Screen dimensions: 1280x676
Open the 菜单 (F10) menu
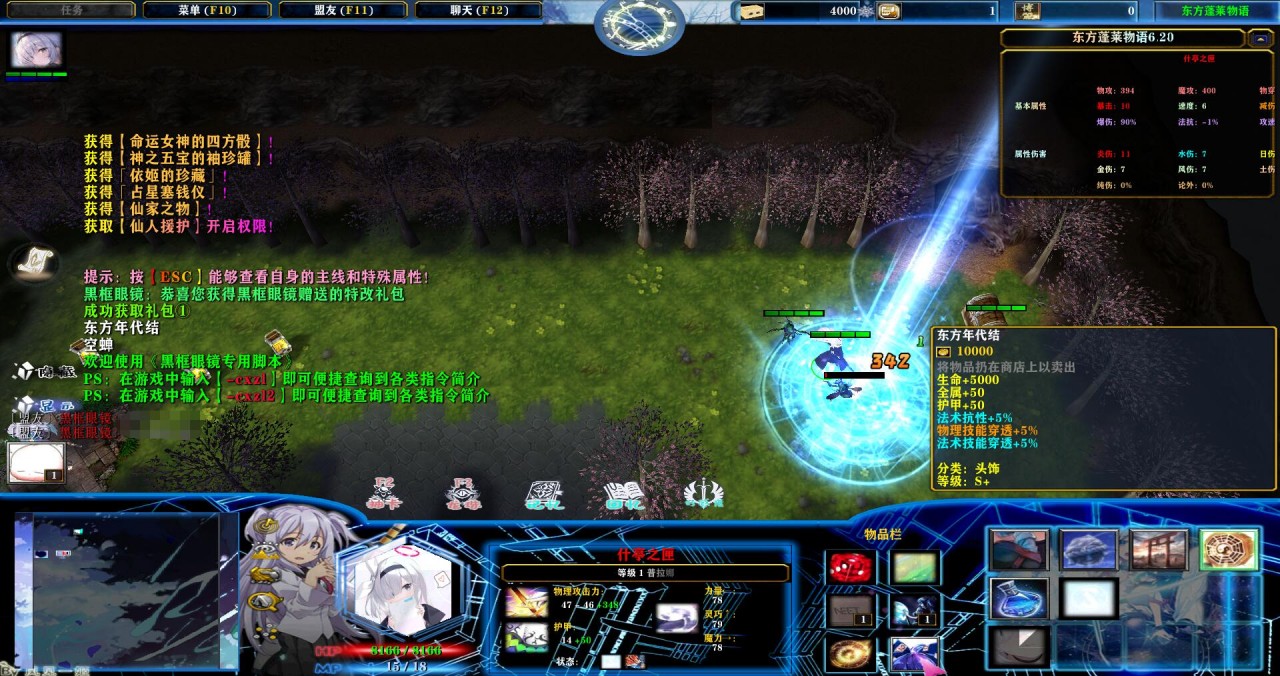click(207, 10)
